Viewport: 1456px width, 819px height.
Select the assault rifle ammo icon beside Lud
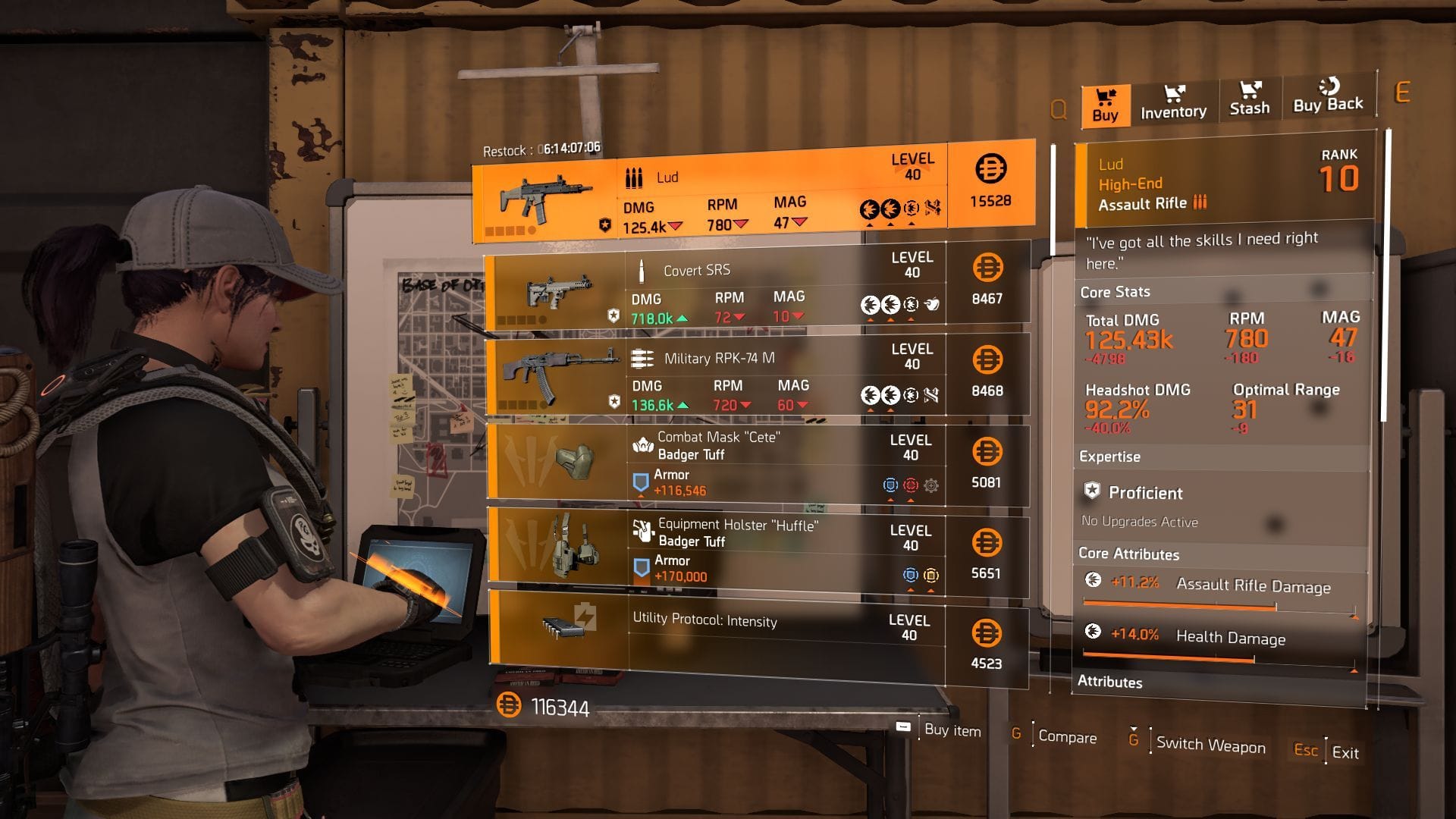coord(634,177)
